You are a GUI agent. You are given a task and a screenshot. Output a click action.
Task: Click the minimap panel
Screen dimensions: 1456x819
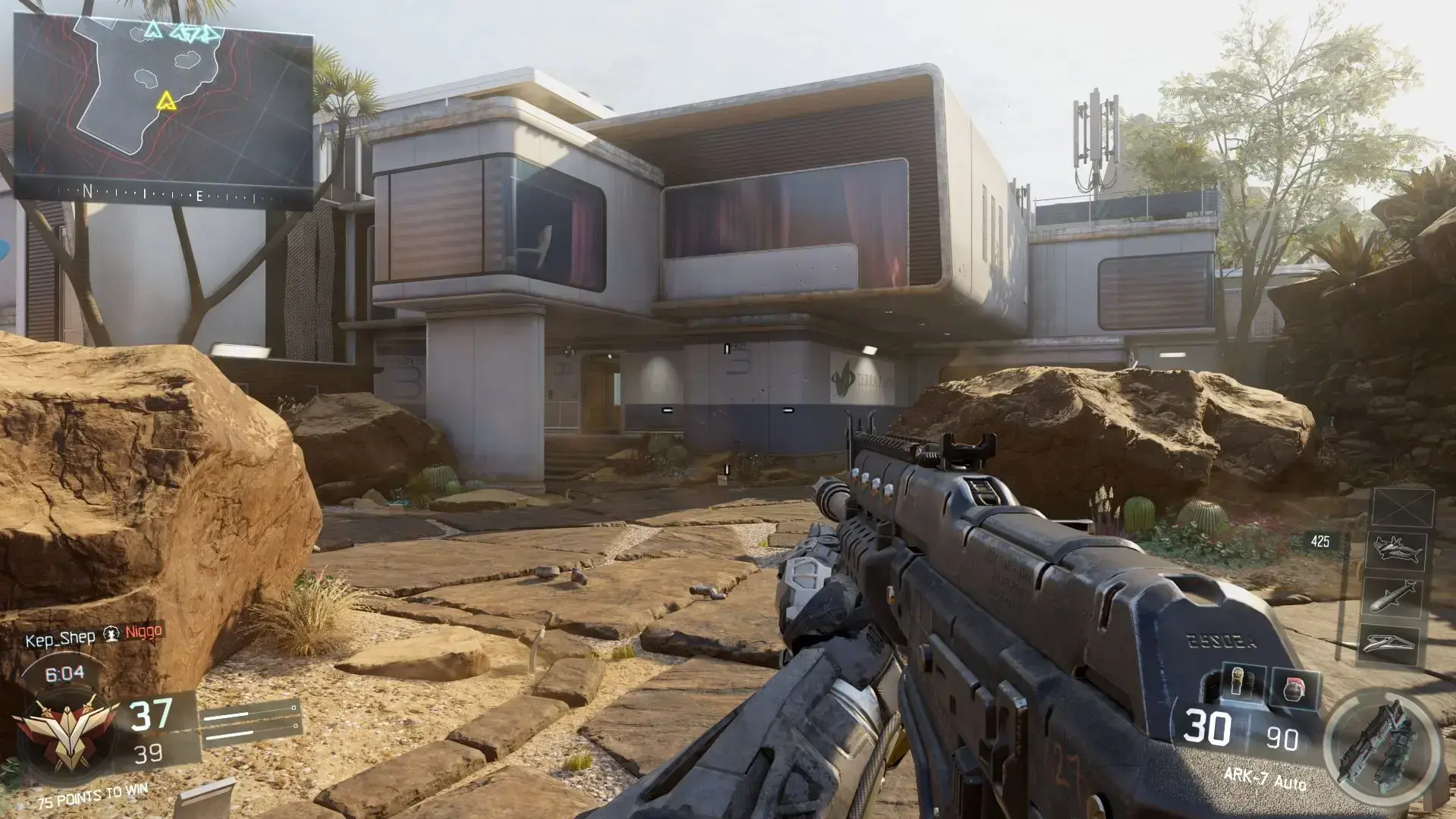tap(163, 106)
